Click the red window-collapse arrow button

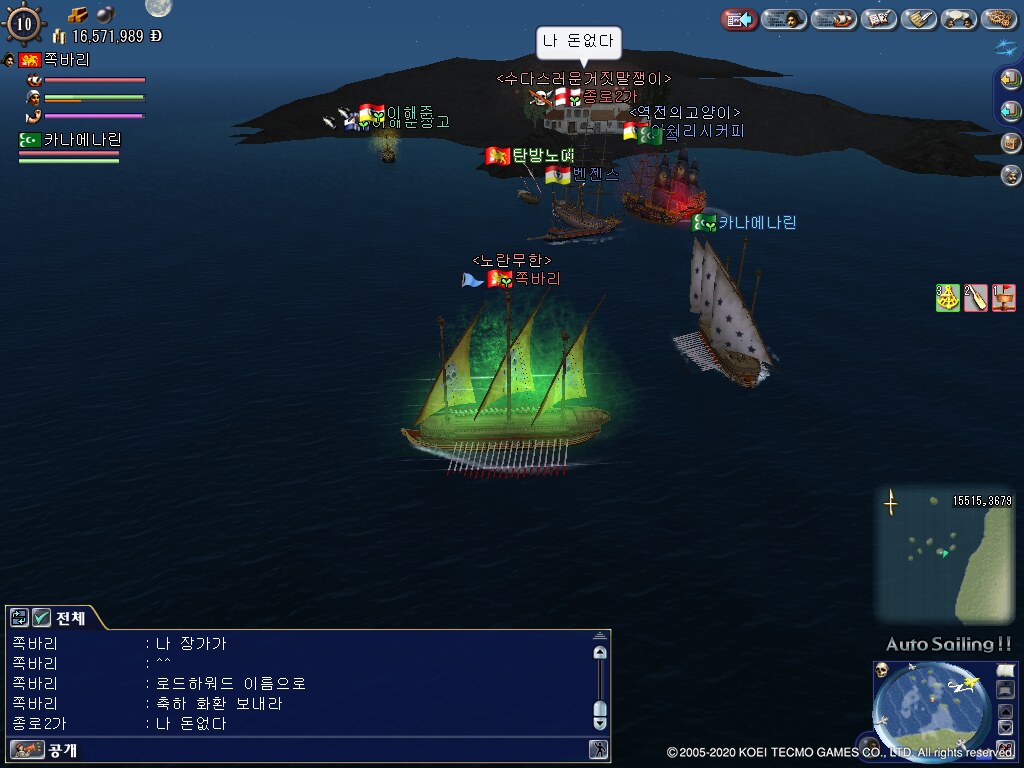pyautogui.click(x=739, y=19)
